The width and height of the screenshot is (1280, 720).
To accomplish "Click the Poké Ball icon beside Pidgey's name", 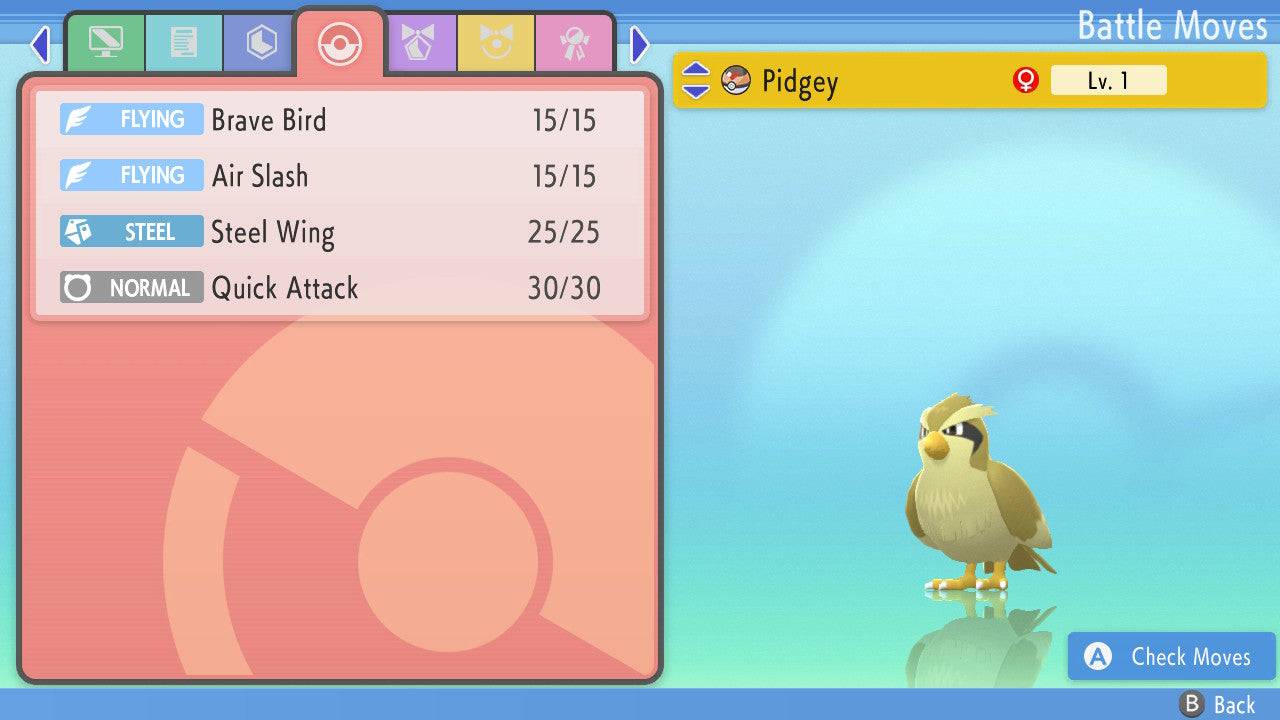I will (x=735, y=80).
